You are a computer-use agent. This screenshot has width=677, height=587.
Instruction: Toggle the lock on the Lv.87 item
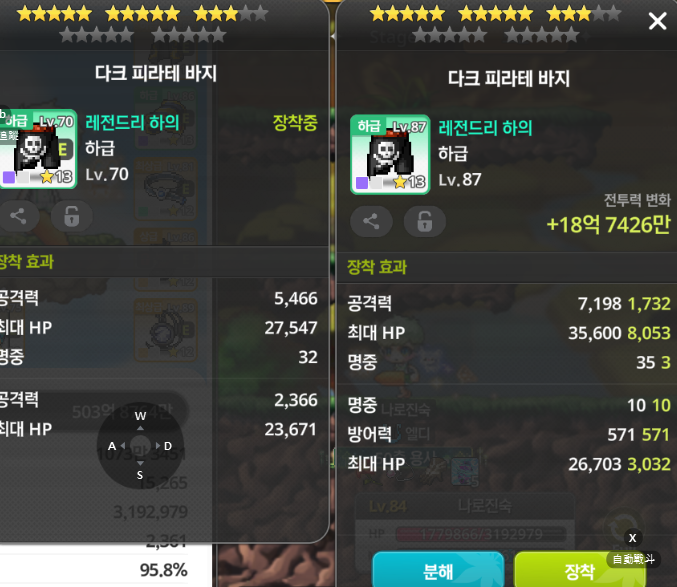click(425, 221)
